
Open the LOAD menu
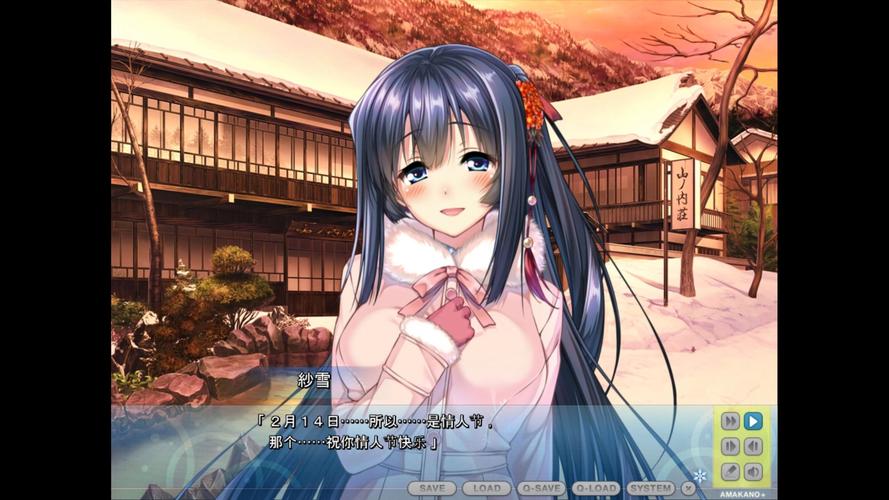pyautogui.click(x=487, y=488)
